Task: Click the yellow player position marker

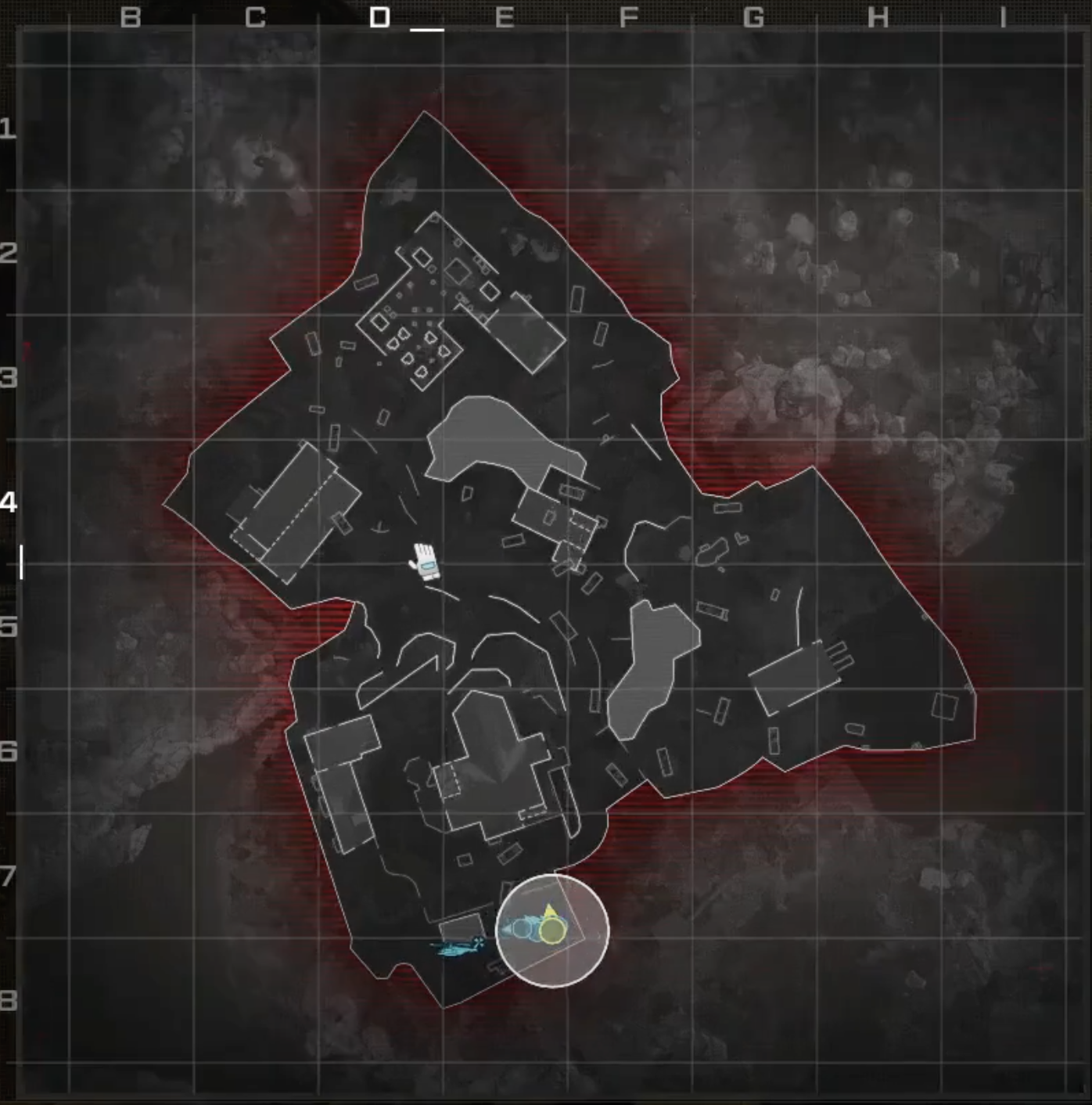Action: [553, 930]
